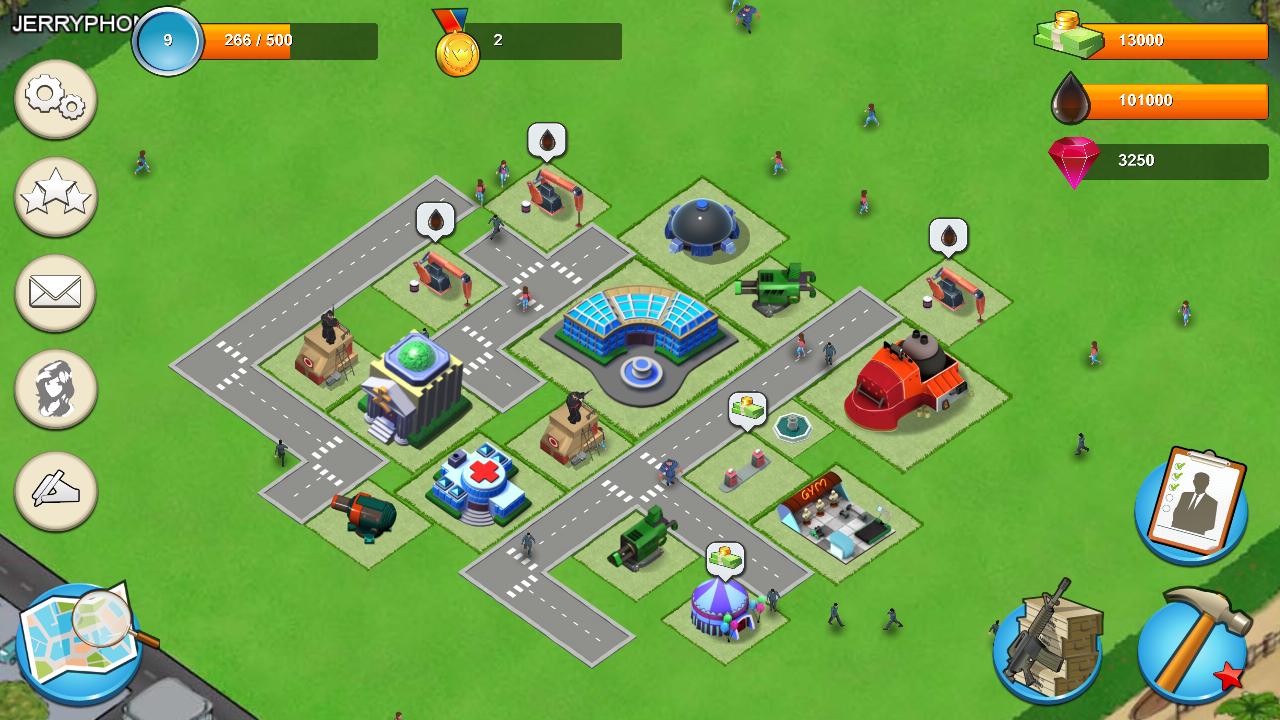
Task: Collect the cash bubble beside the fountain
Action: [747, 409]
